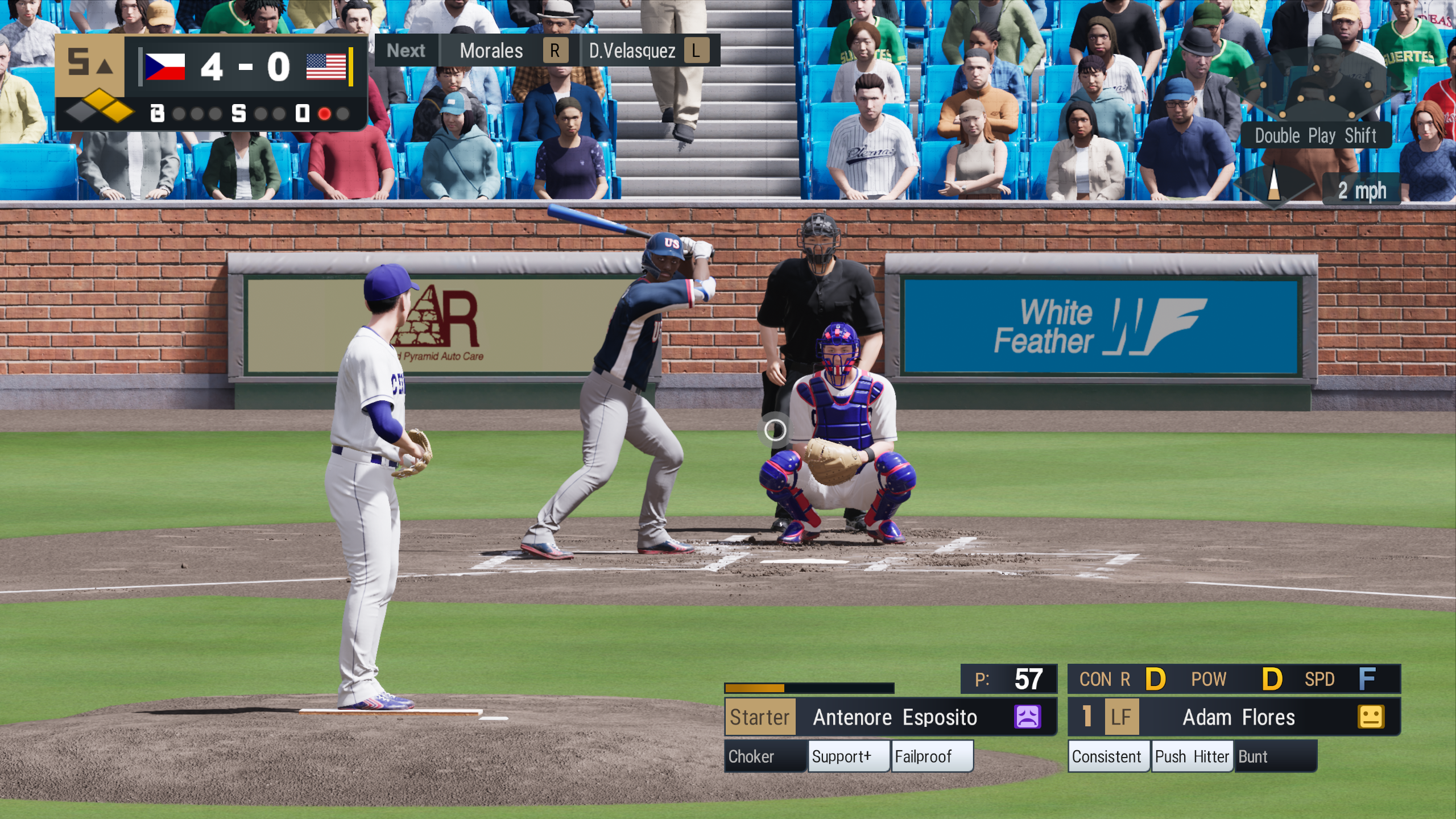
Task: Click the yellow batter mood face icon
Action: (x=1371, y=717)
